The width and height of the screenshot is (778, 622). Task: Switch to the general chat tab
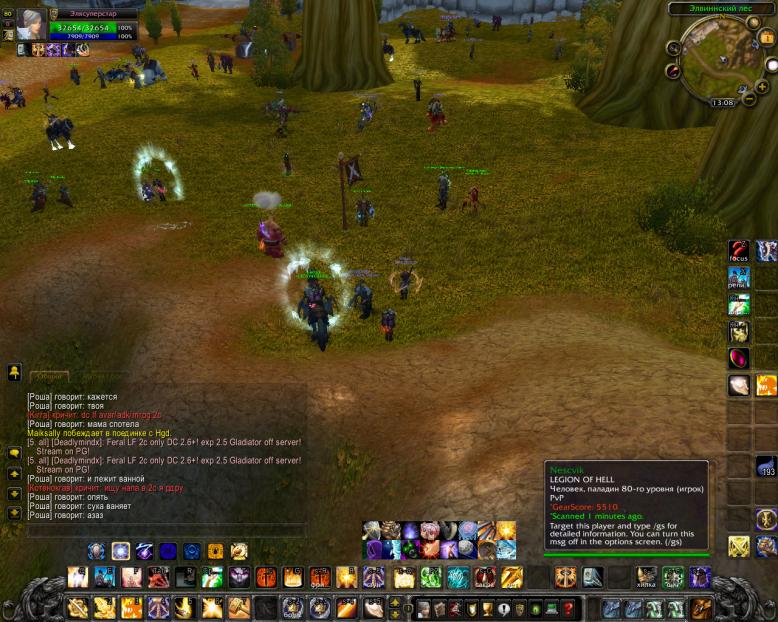click(x=48, y=377)
